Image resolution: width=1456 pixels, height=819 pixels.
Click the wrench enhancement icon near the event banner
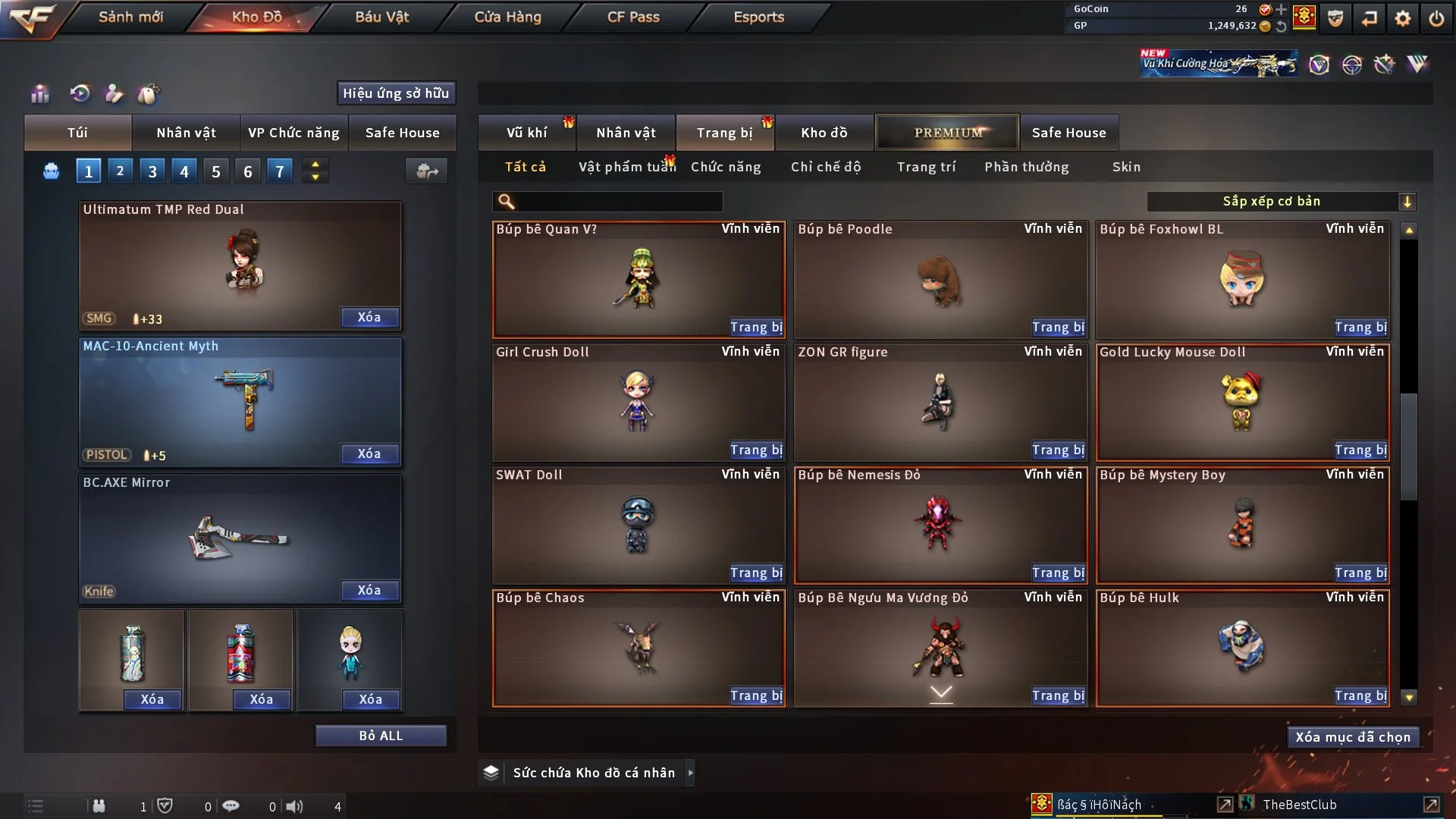tap(1384, 65)
